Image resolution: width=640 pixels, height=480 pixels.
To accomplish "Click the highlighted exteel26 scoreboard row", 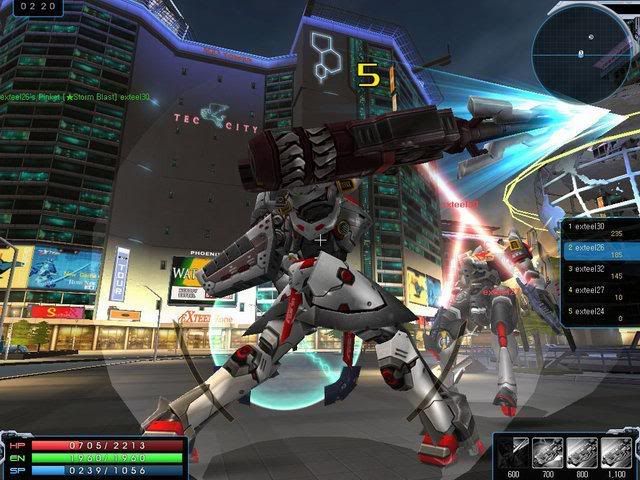I will [598, 249].
